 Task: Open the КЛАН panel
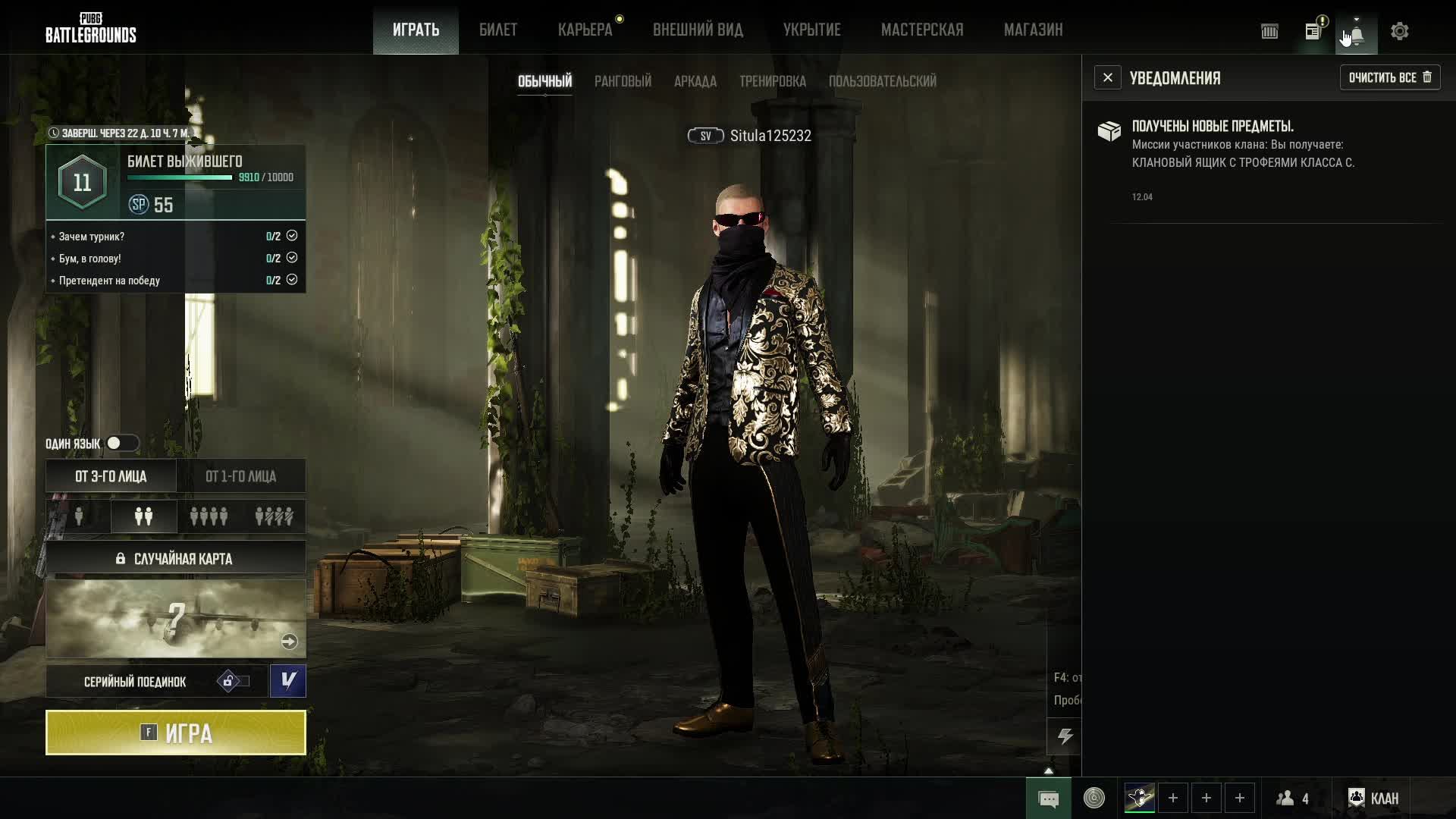(1373, 798)
